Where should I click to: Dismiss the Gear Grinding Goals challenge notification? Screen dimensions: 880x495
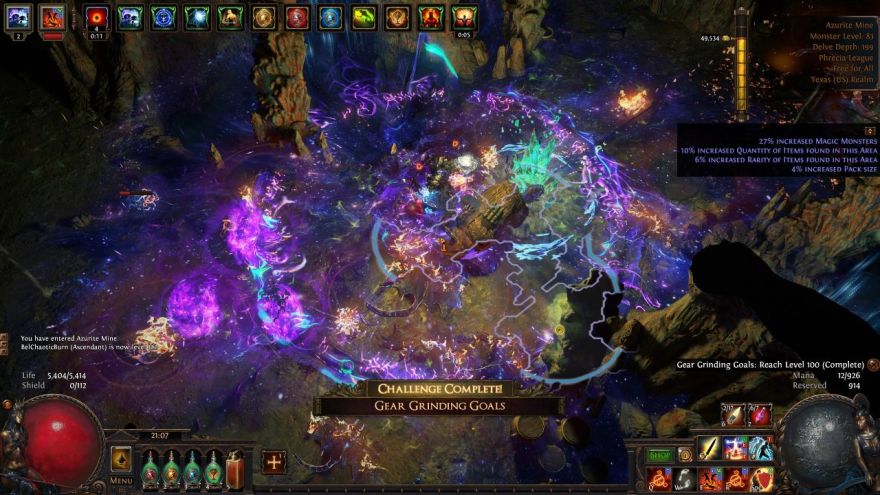point(873,366)
